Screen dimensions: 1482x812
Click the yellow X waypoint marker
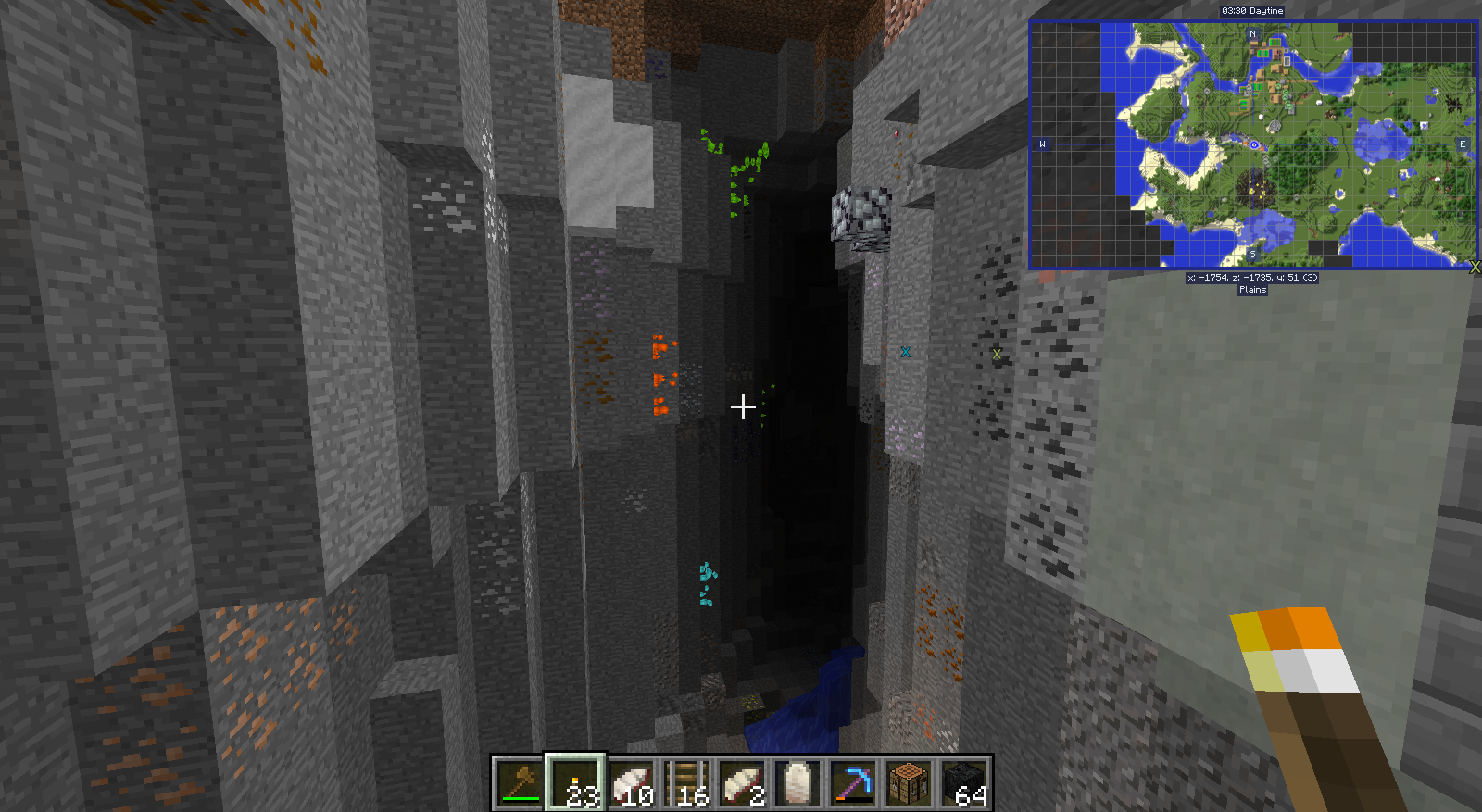coord(997,352)
